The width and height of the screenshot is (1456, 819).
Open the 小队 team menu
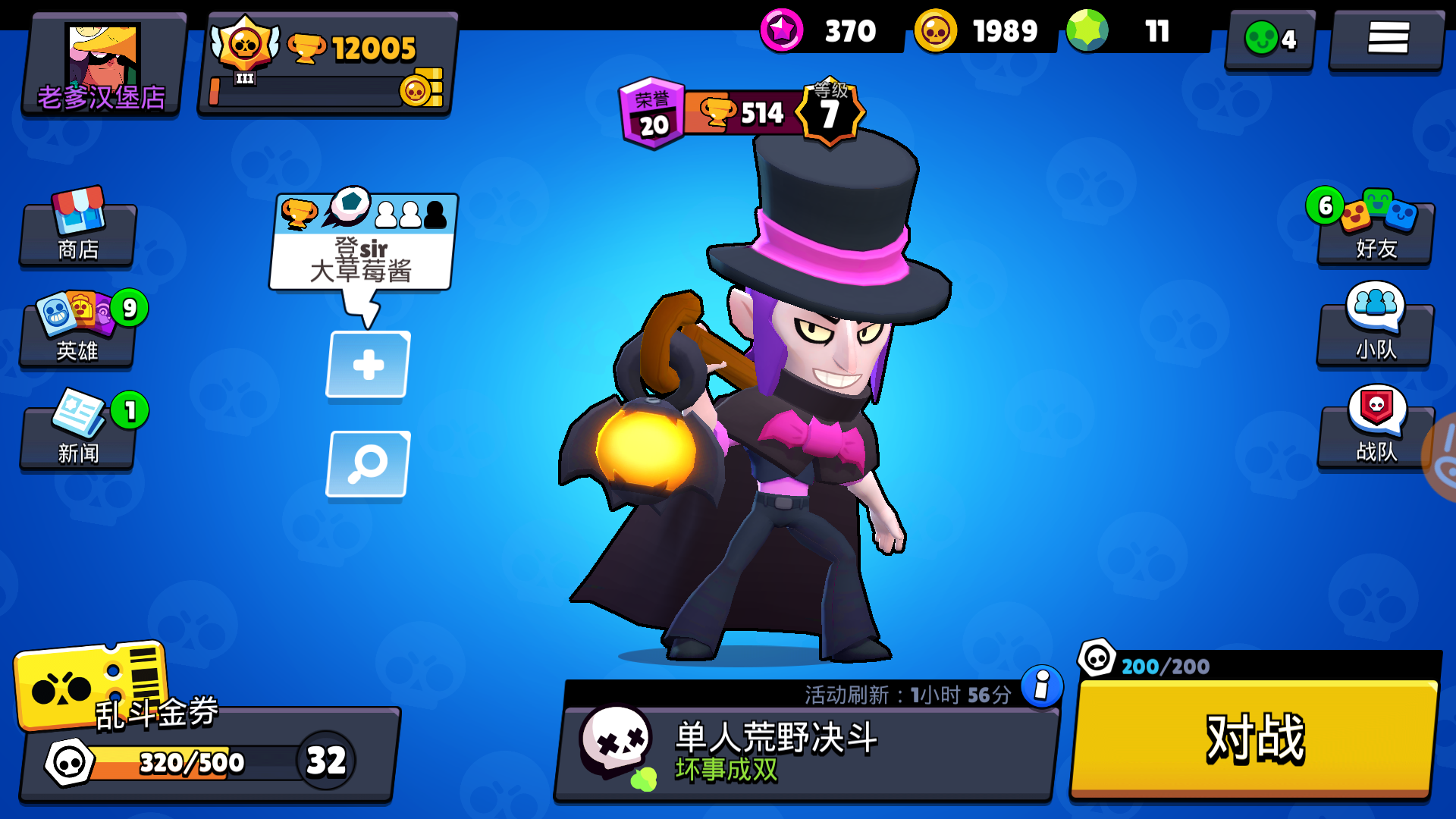pos(1374,330)
